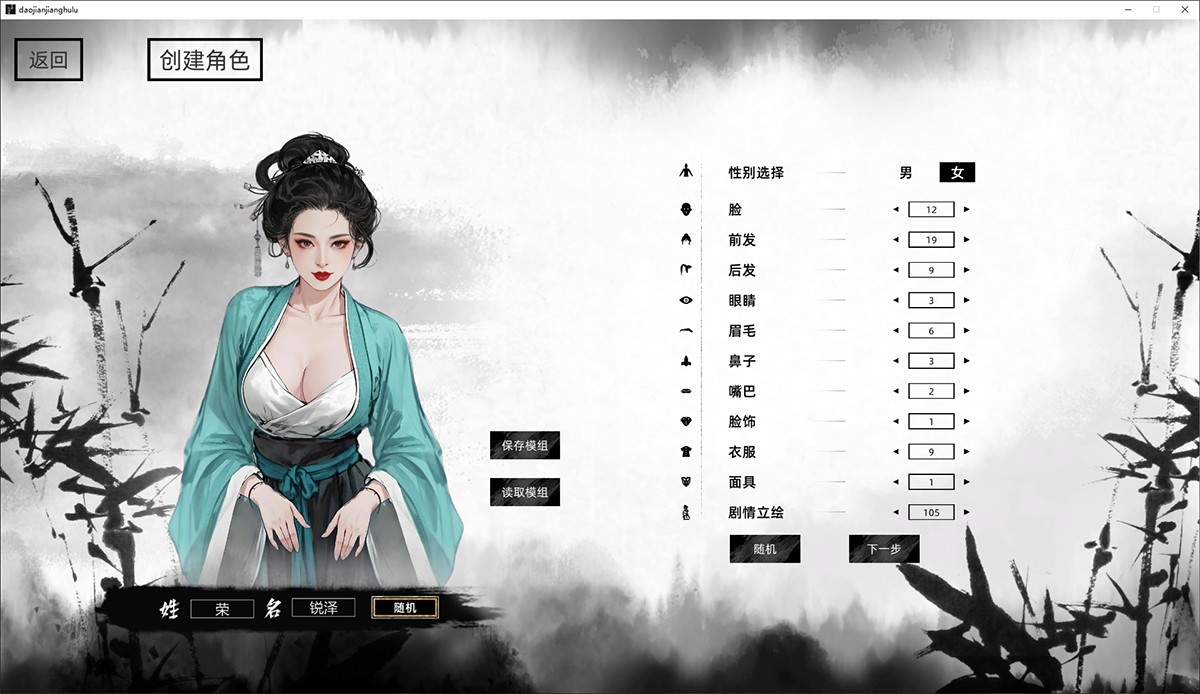Image resolution: width=1200 pixels, height=694 pixels.
Task: Decrease the 眼睛 eyes value
Action: pos(896,300)
